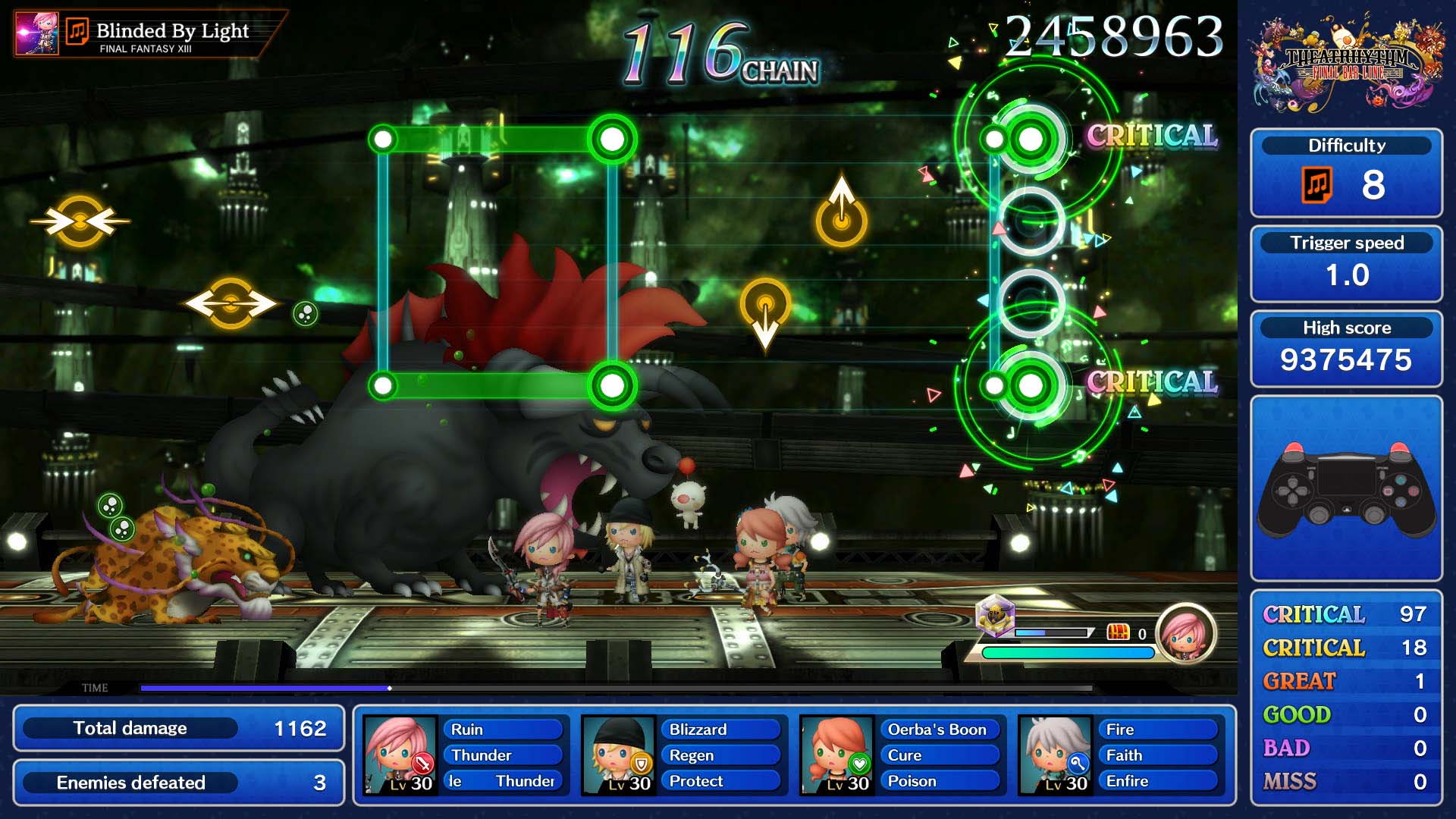Select the music note icon beside Blinded By Light

coord(77,30)
